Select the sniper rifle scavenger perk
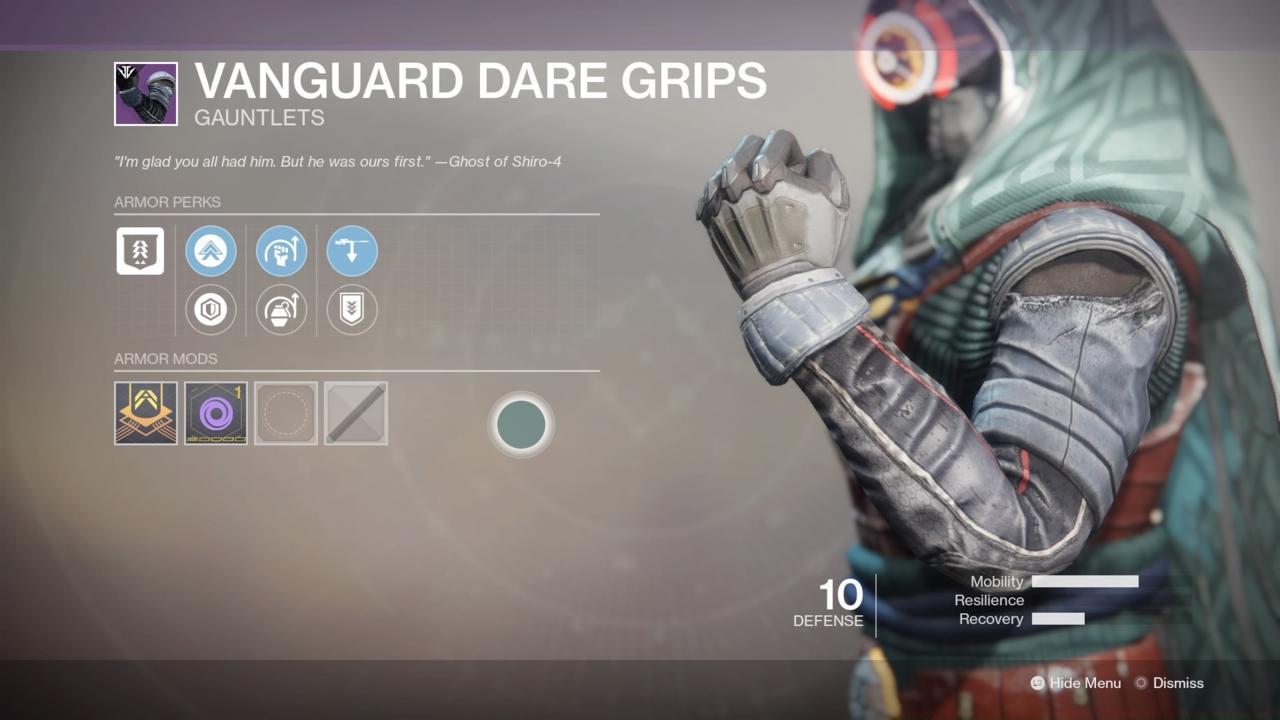Screen dimensions: 1280x720 352,251
